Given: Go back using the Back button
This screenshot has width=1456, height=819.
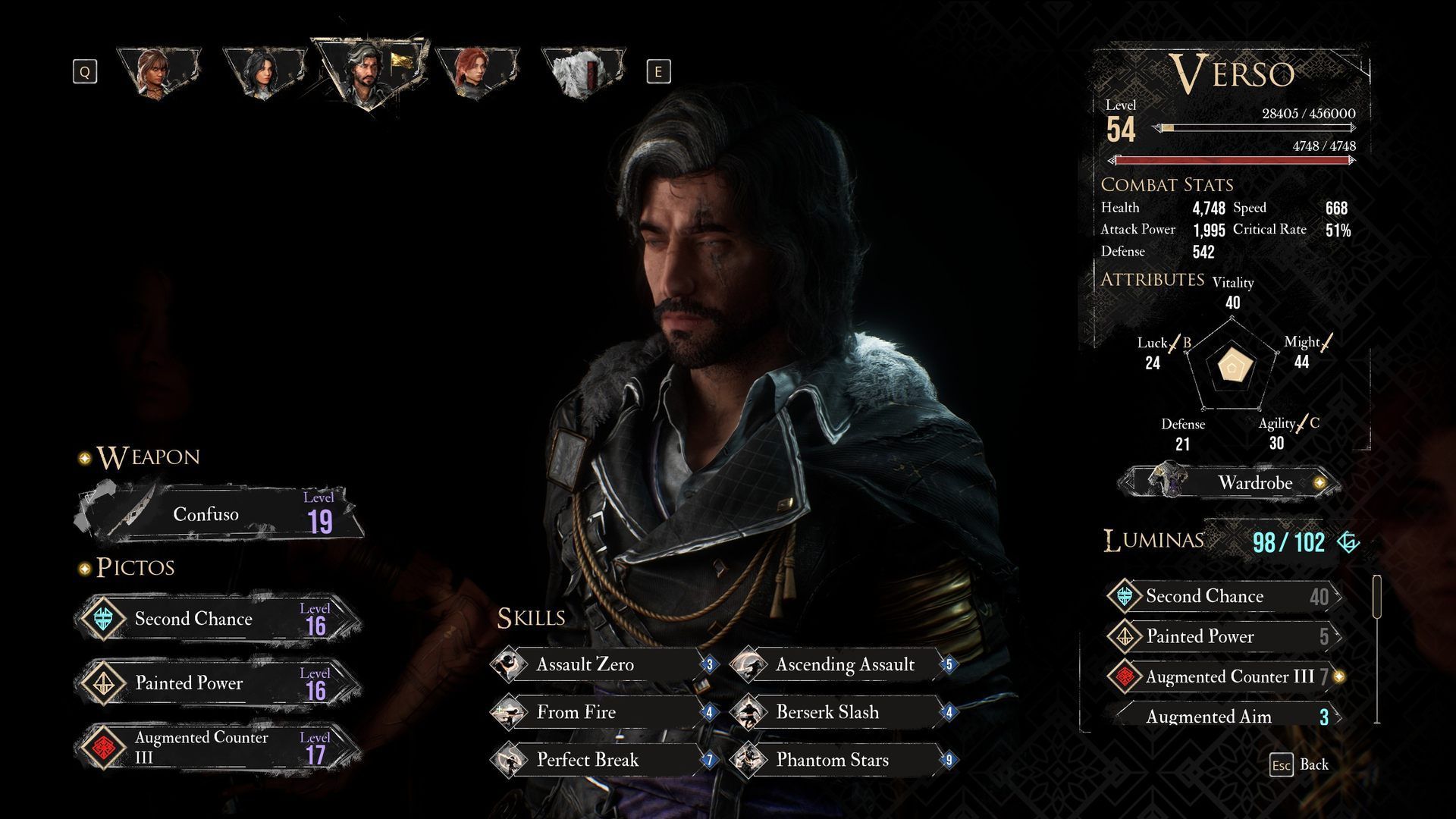Looking at the screenshot, I should click(1300, 764).
